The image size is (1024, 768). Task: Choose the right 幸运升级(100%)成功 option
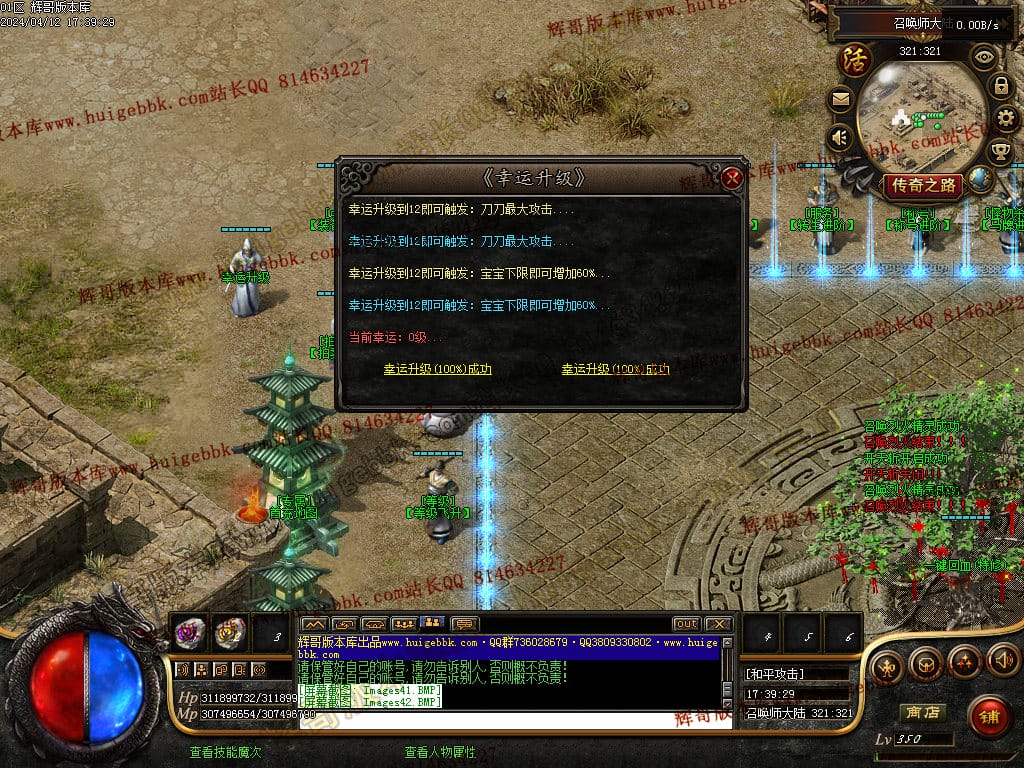pos(615,370)
